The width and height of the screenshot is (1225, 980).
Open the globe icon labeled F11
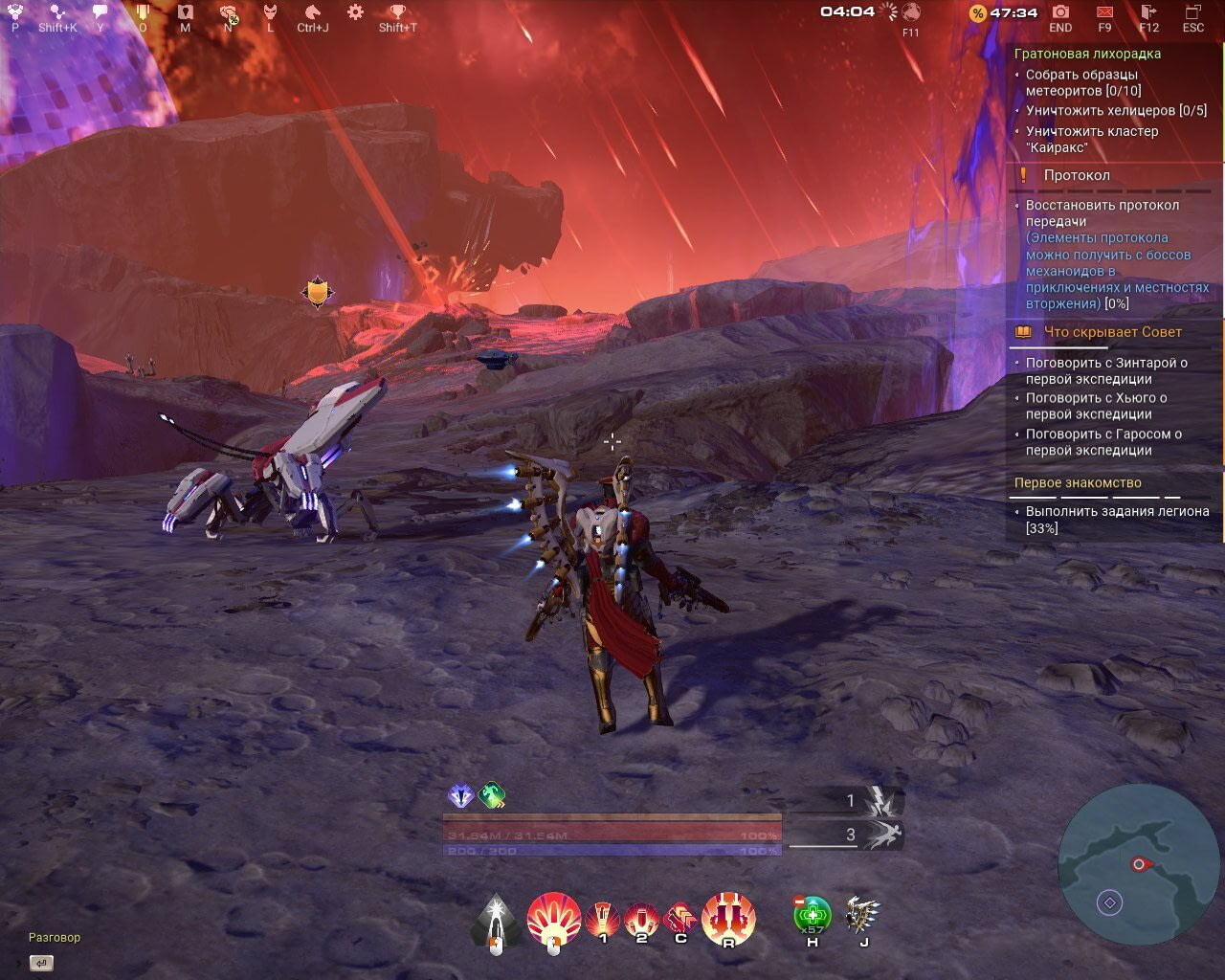pyautogui.click(x=911, y=12)
